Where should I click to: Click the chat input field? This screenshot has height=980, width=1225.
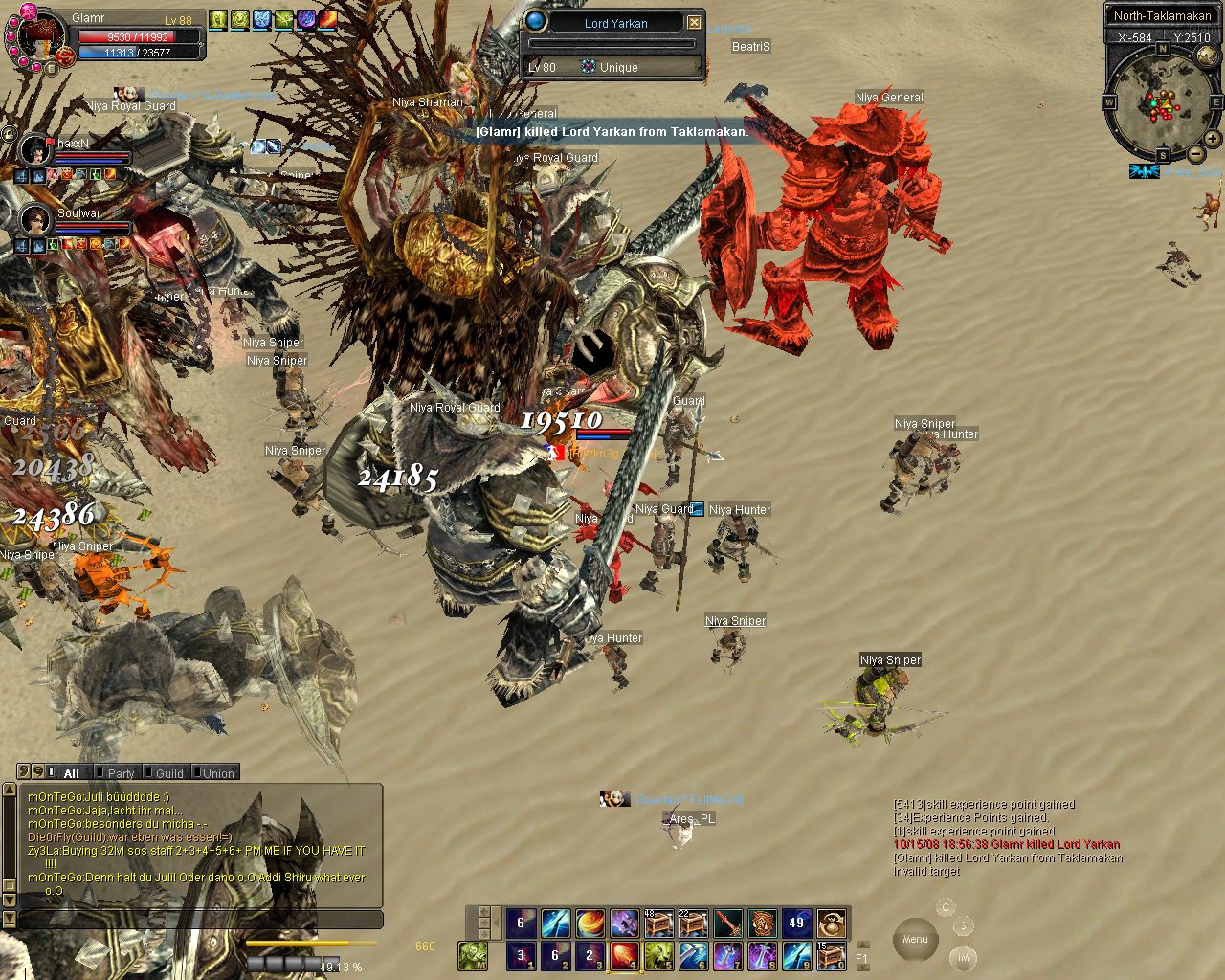coord(201,920)
